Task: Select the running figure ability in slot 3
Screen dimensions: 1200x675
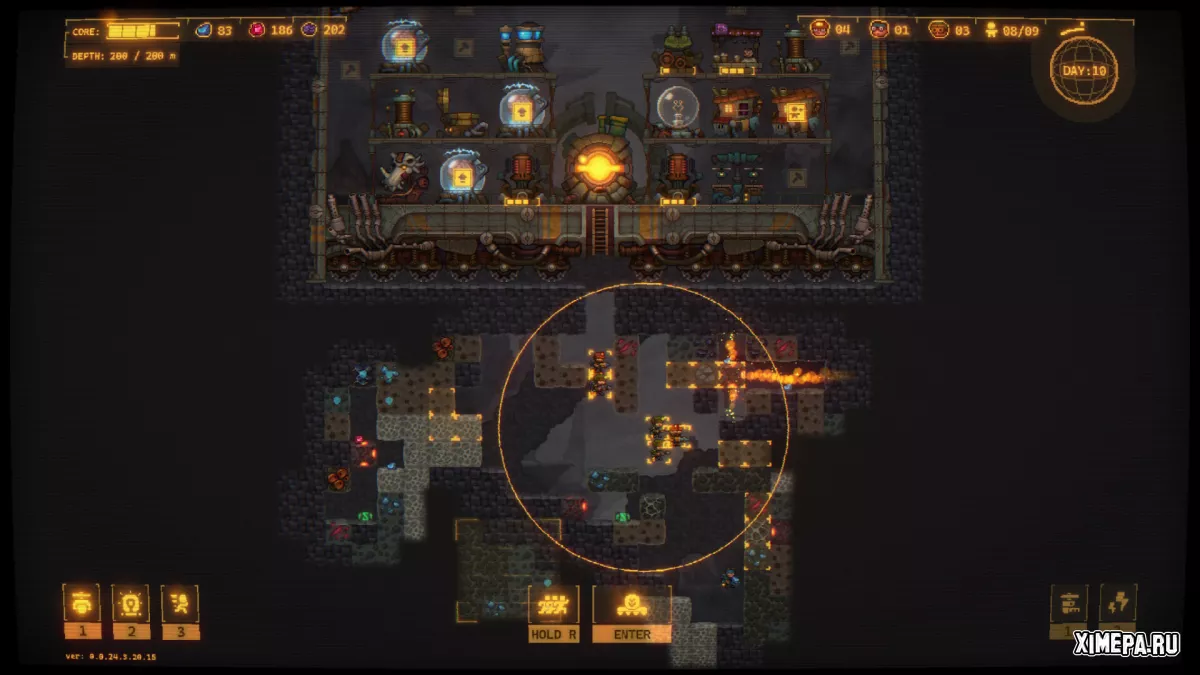Action: click(x=180, y=603)
